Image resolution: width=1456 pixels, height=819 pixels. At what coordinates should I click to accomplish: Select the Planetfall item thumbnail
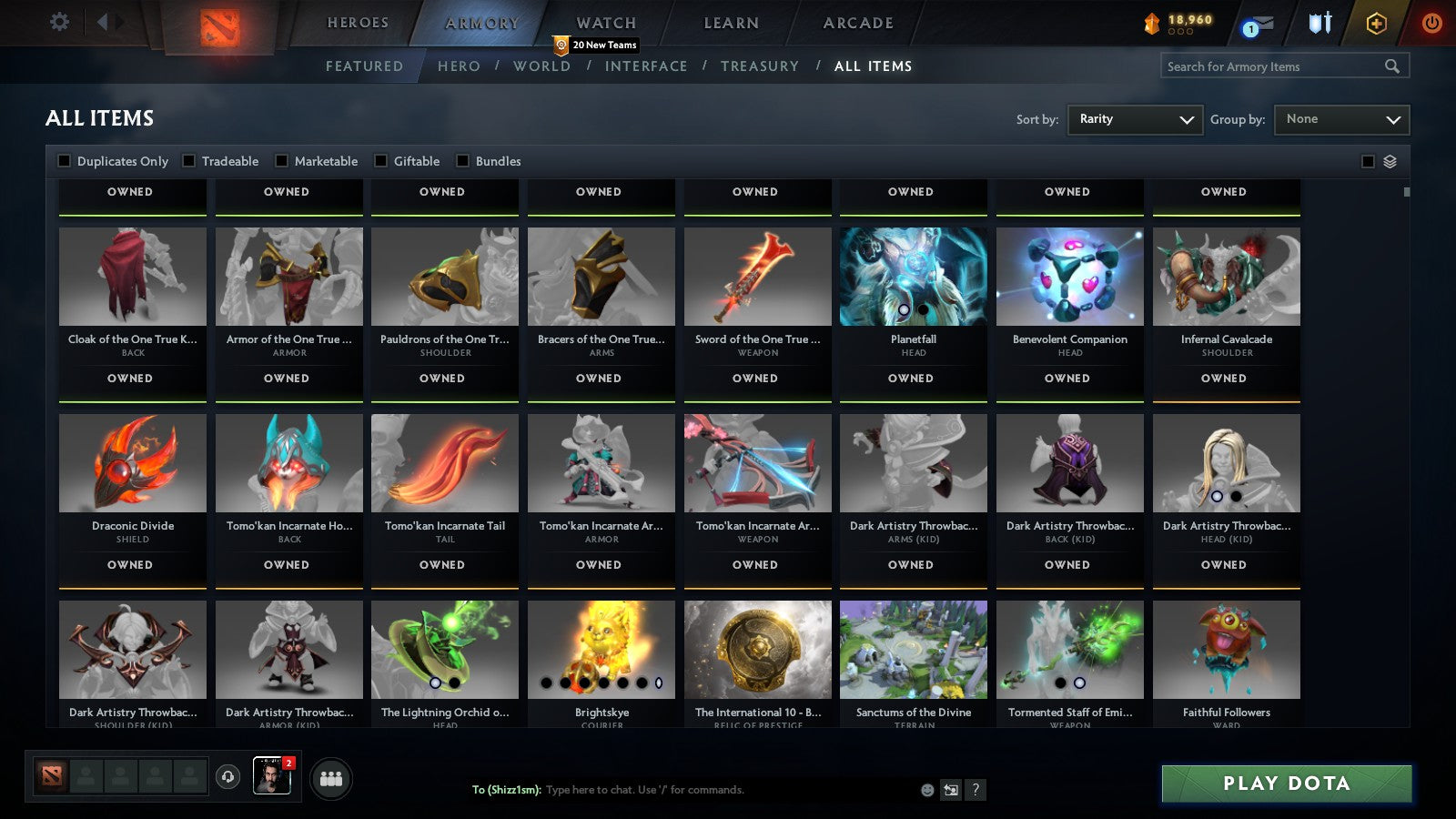913,277
